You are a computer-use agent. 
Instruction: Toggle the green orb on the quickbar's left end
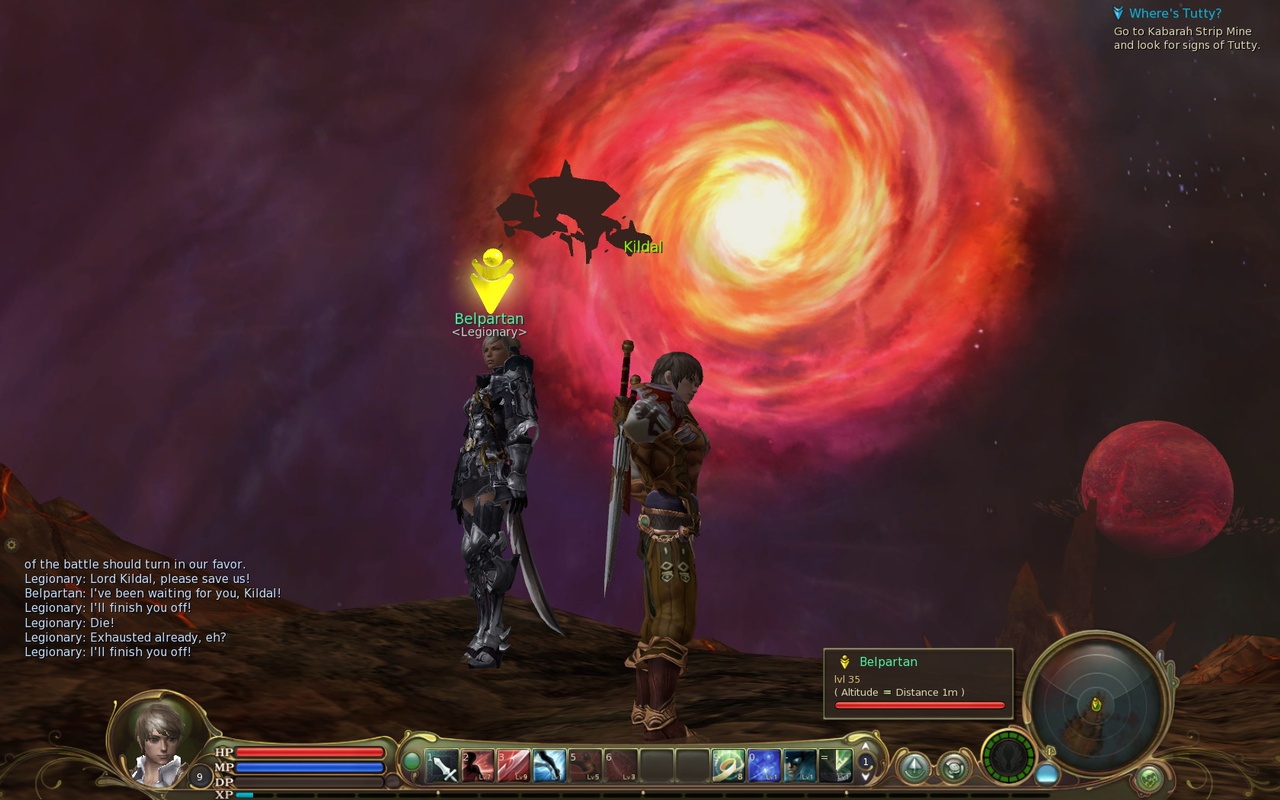click(411, 762)
